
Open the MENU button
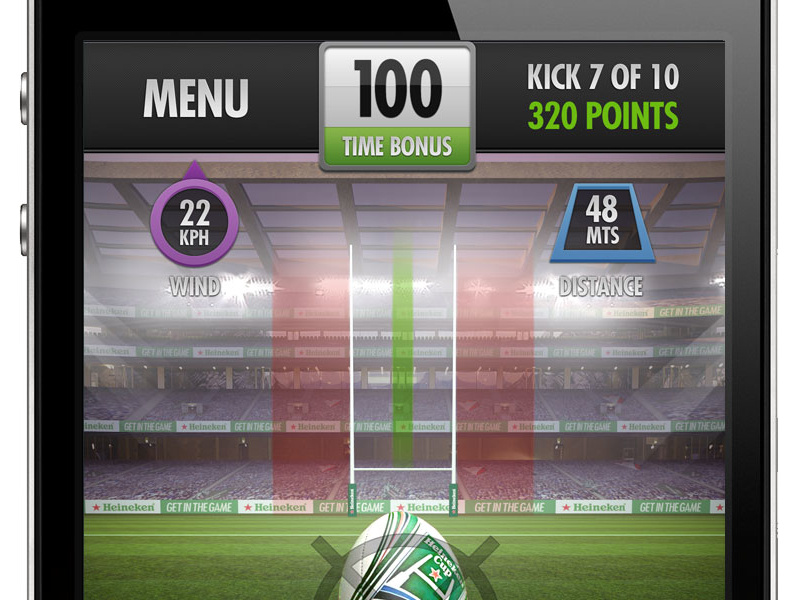[x=196, y=98]
